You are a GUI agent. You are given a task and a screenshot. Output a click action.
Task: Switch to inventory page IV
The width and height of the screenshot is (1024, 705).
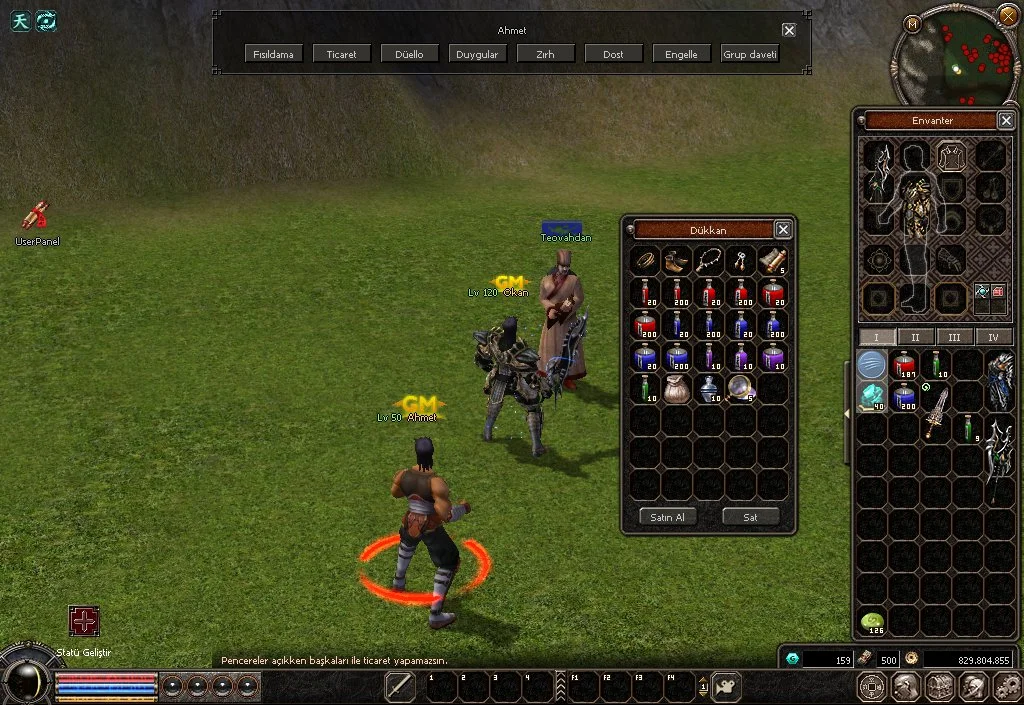point(993,337)
